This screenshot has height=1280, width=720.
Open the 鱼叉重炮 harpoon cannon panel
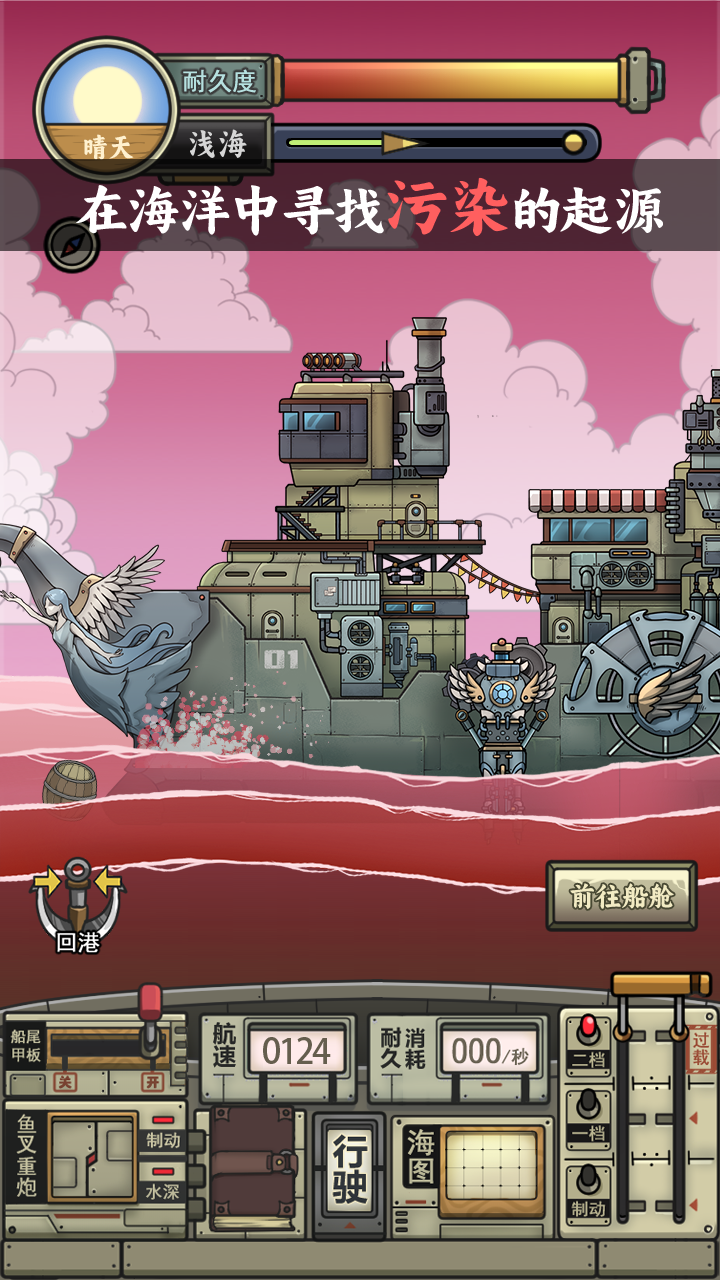click(x=92, y=1156)
